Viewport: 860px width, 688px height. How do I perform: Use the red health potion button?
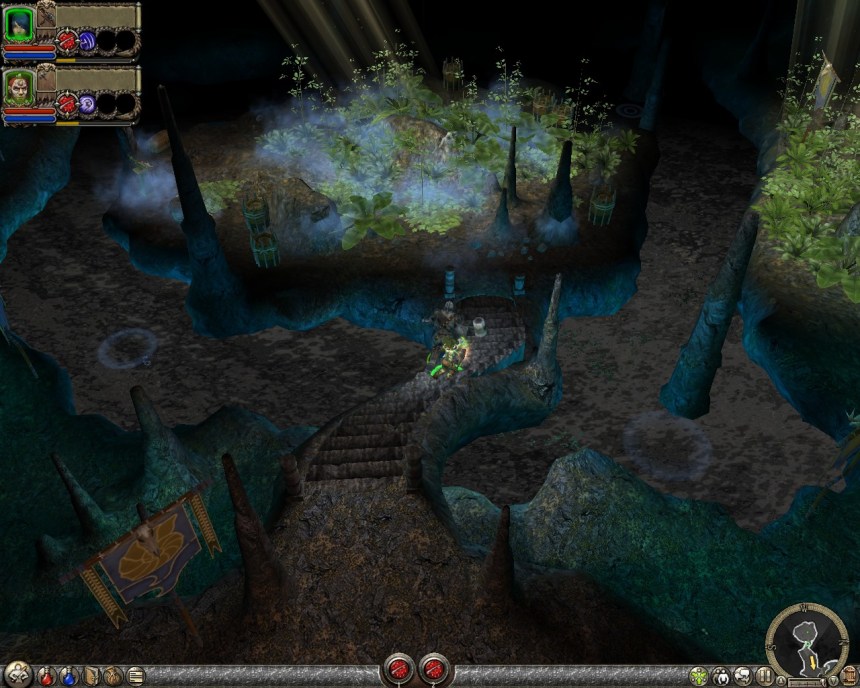[x=46, y=675]
